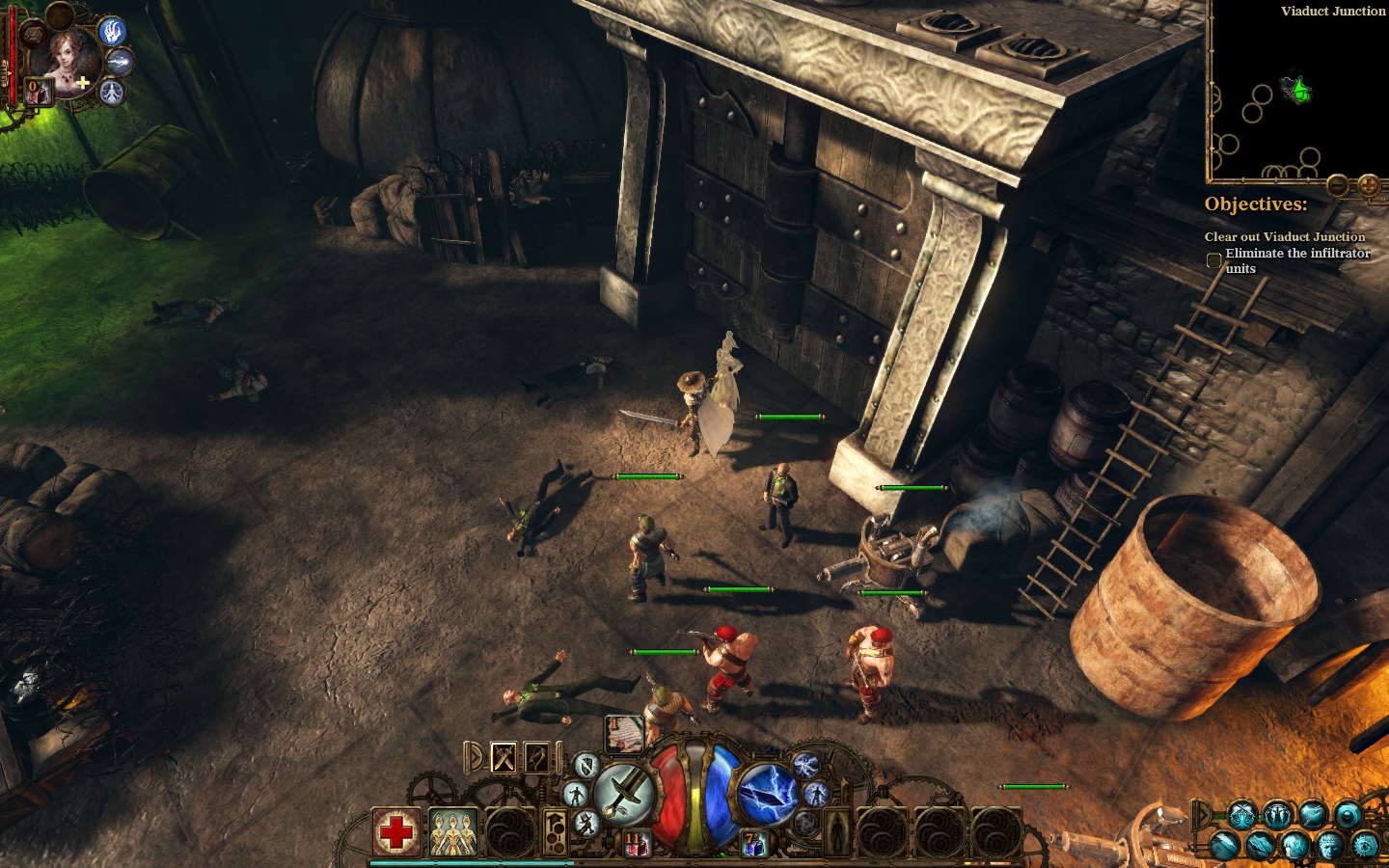This screenshot has width=1389, height=868.
Task: Click Lady Katarina's companion portrait
Action: [64, 60]
